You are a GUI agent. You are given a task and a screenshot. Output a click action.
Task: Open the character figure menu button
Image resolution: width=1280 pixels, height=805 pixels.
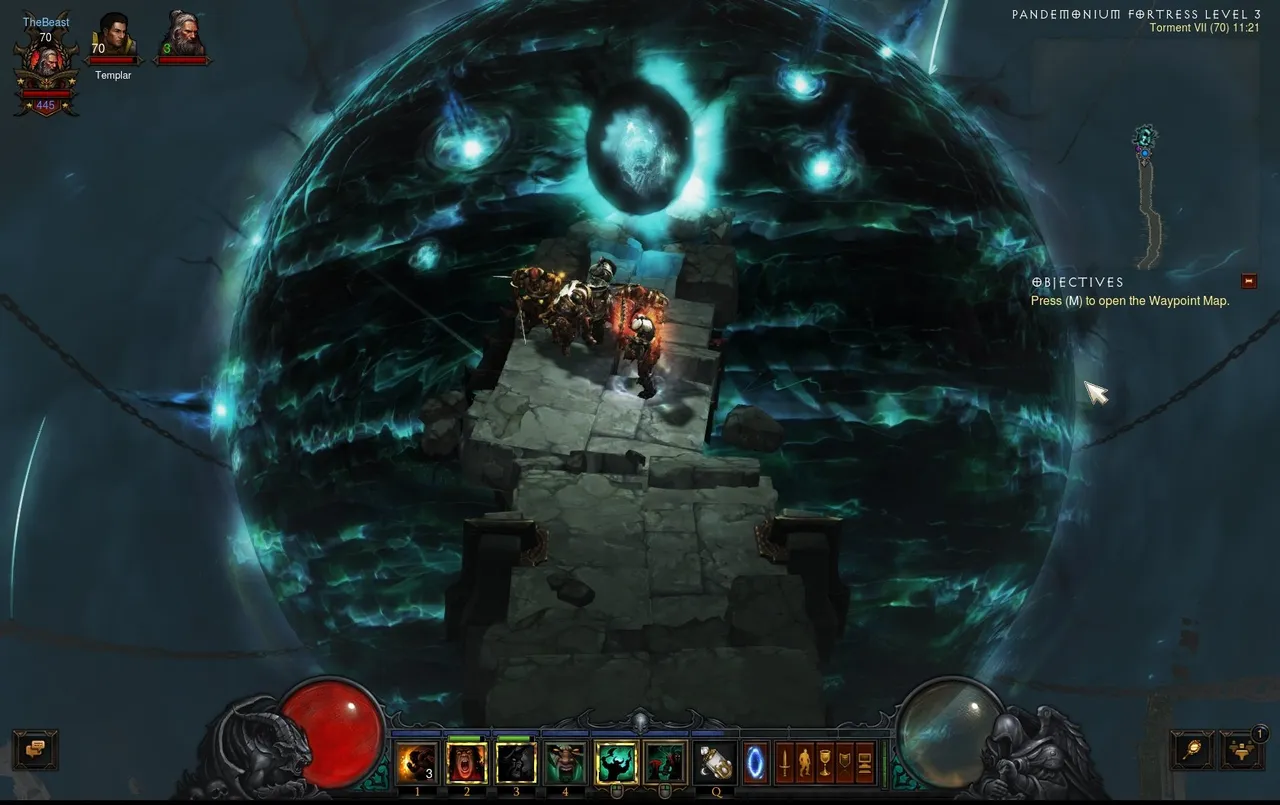pos(806,763)
